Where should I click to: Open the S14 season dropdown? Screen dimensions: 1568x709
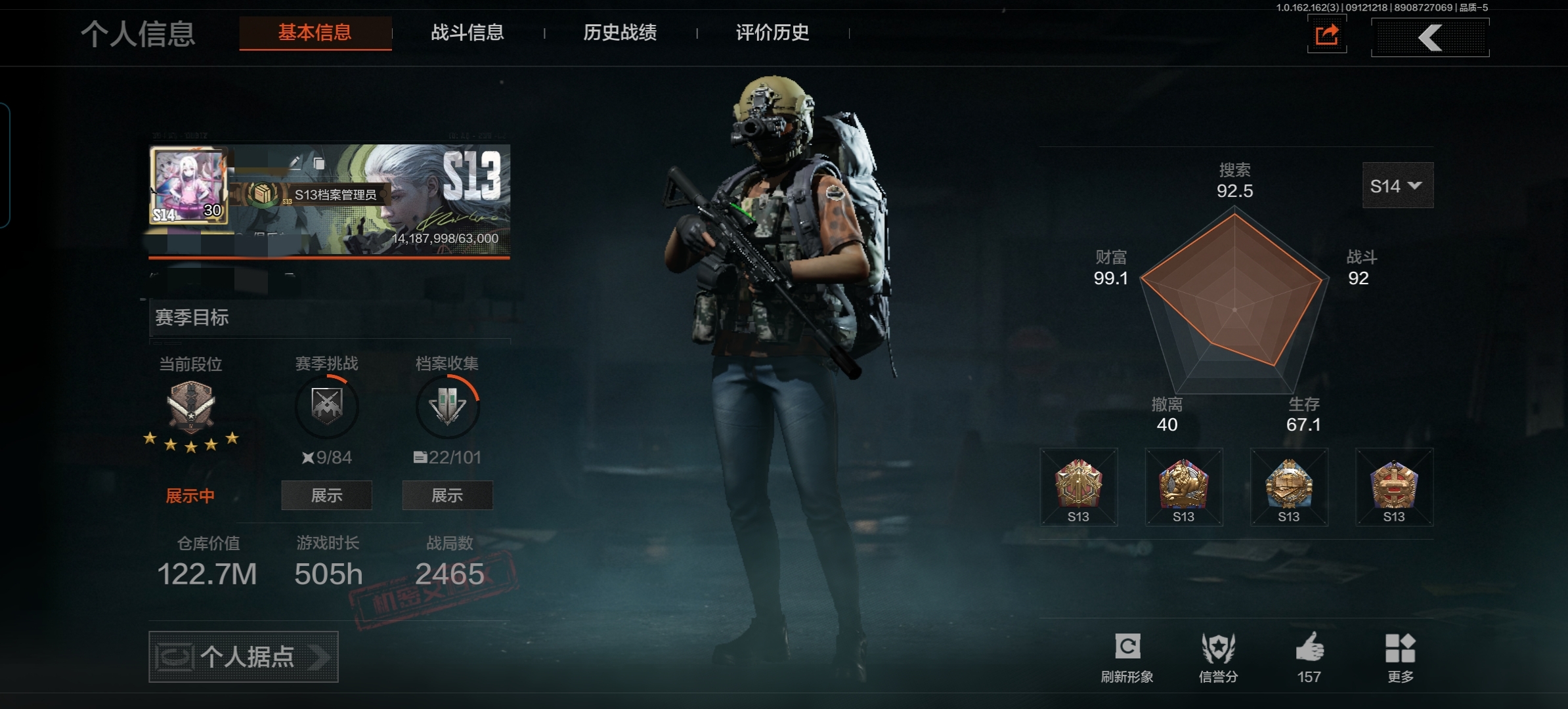[x=1397, y=186]
